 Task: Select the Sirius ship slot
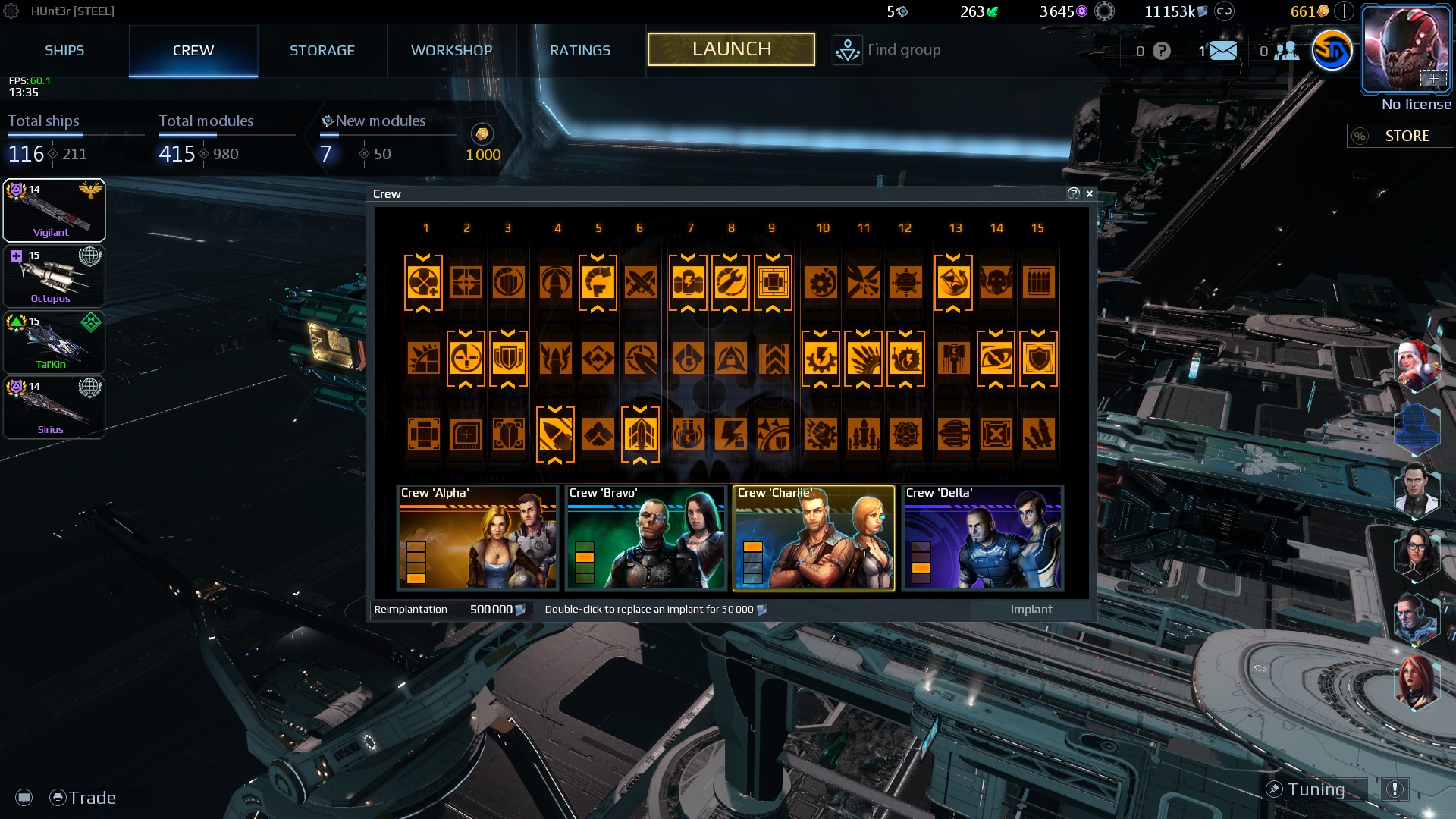pos(54,408)
